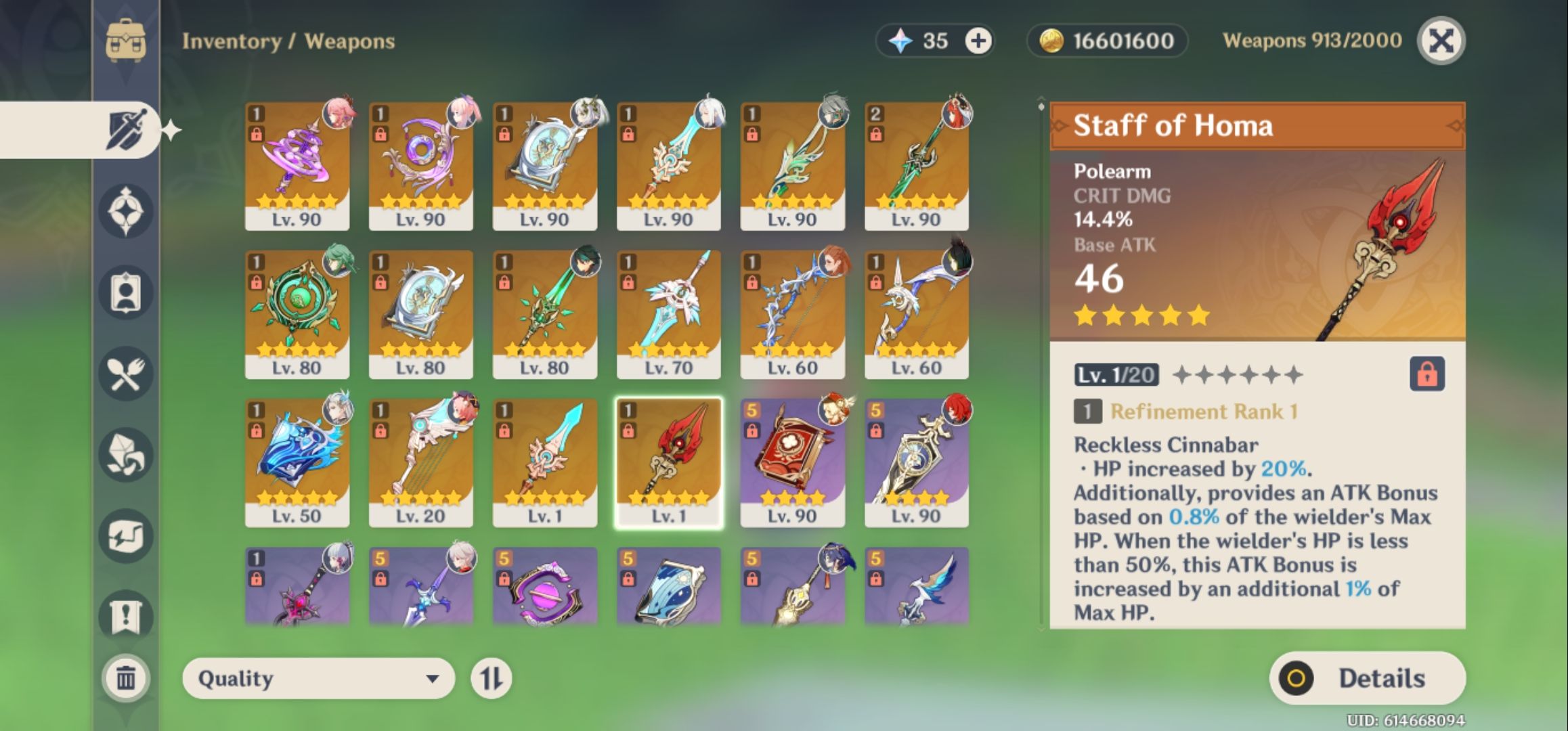Open the Gadgets inventory section

pos(127,532)
